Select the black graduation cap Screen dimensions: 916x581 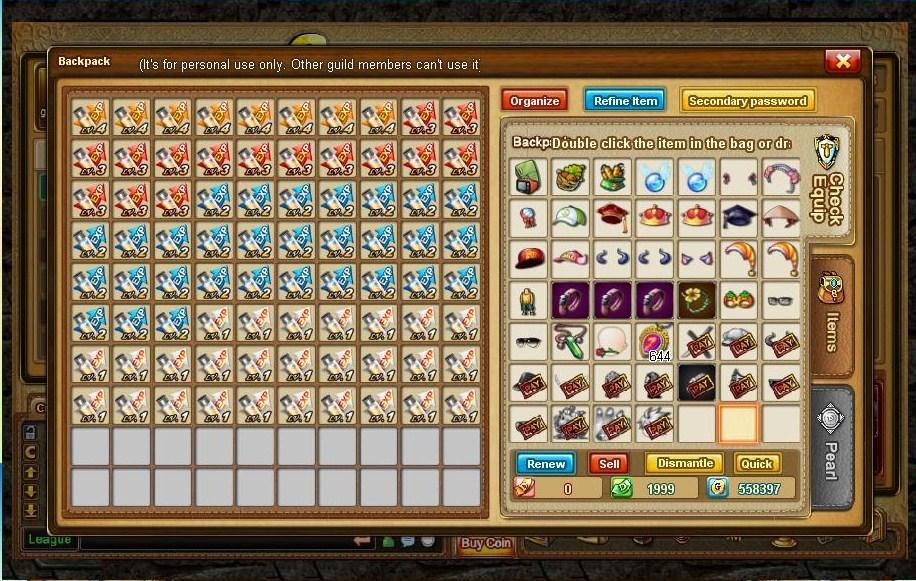(739, 218)
